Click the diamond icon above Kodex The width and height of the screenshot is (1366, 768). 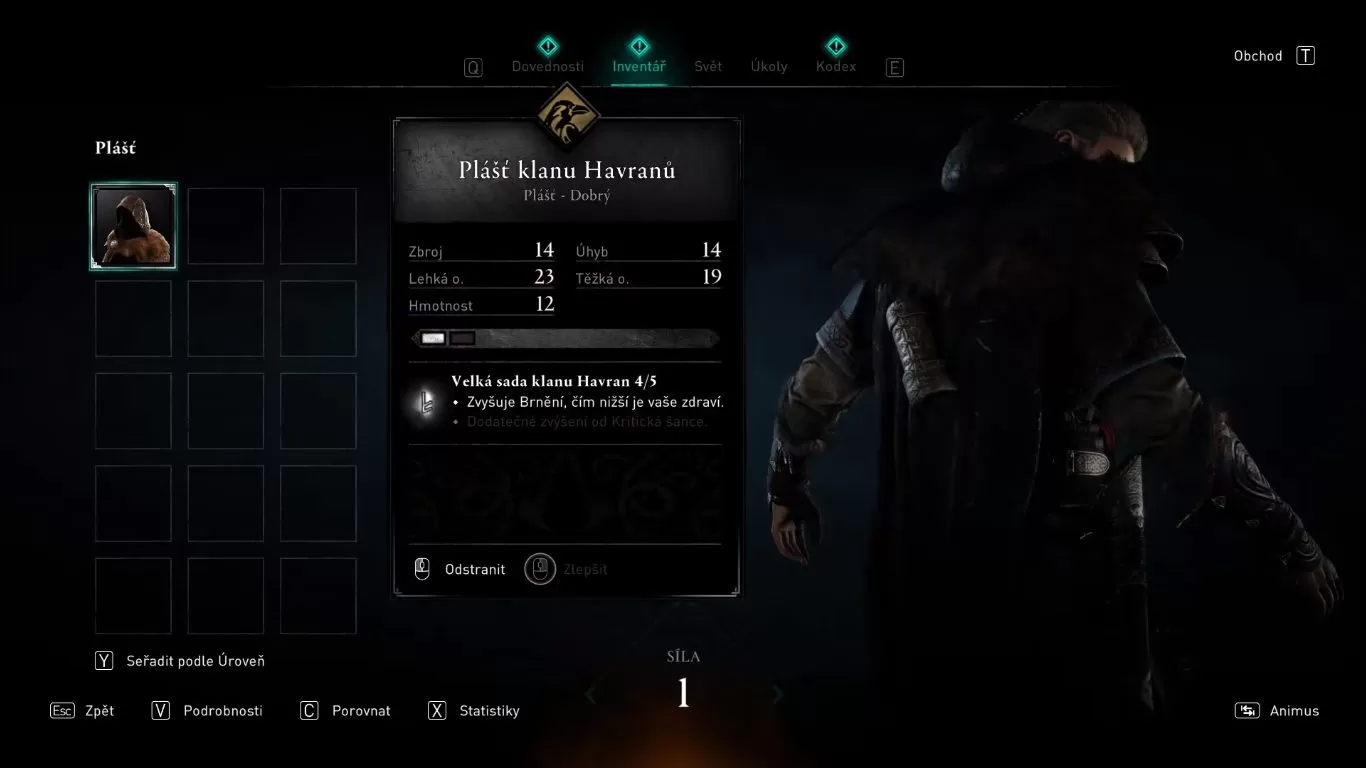point(835,45)
